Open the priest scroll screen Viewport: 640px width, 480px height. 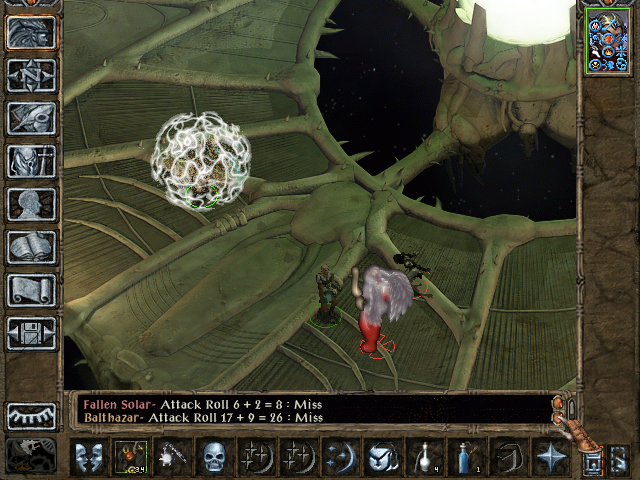[31, 290]
